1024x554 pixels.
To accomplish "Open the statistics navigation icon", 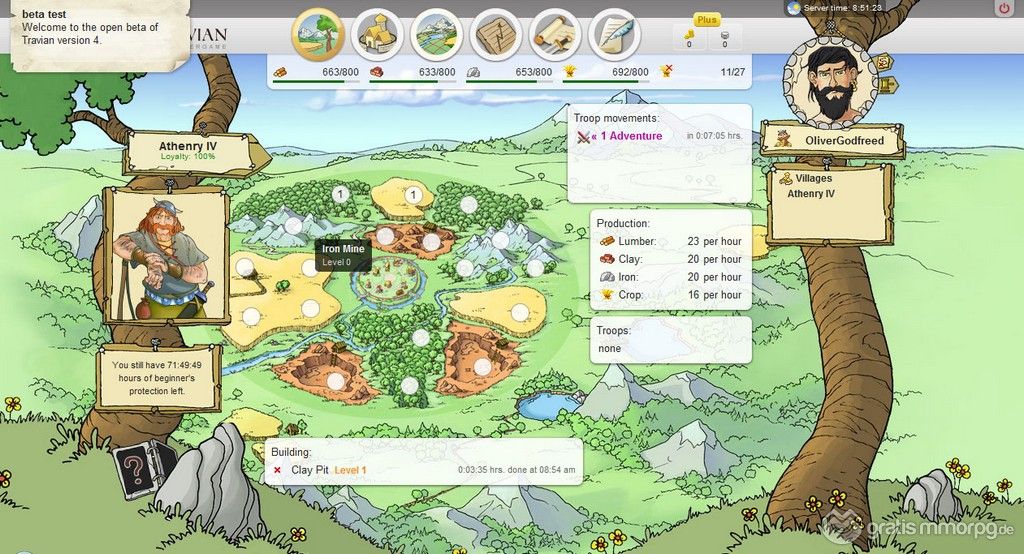I will coord(496,34).
